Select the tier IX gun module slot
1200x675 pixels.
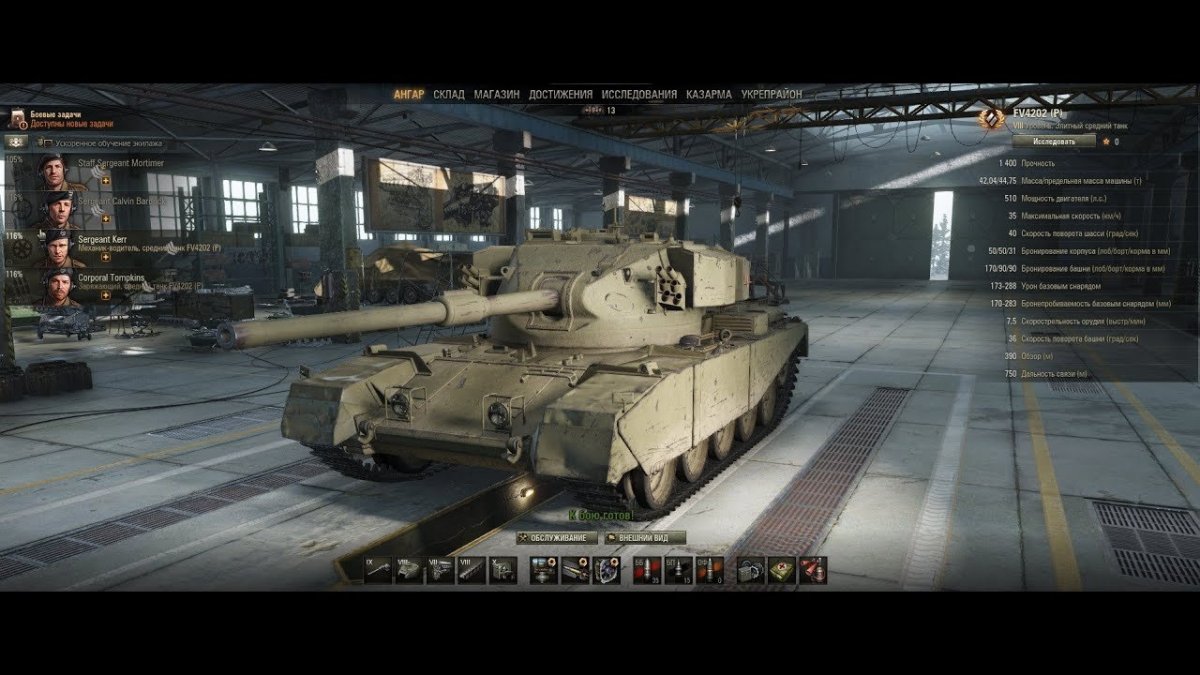coord(377,571)
